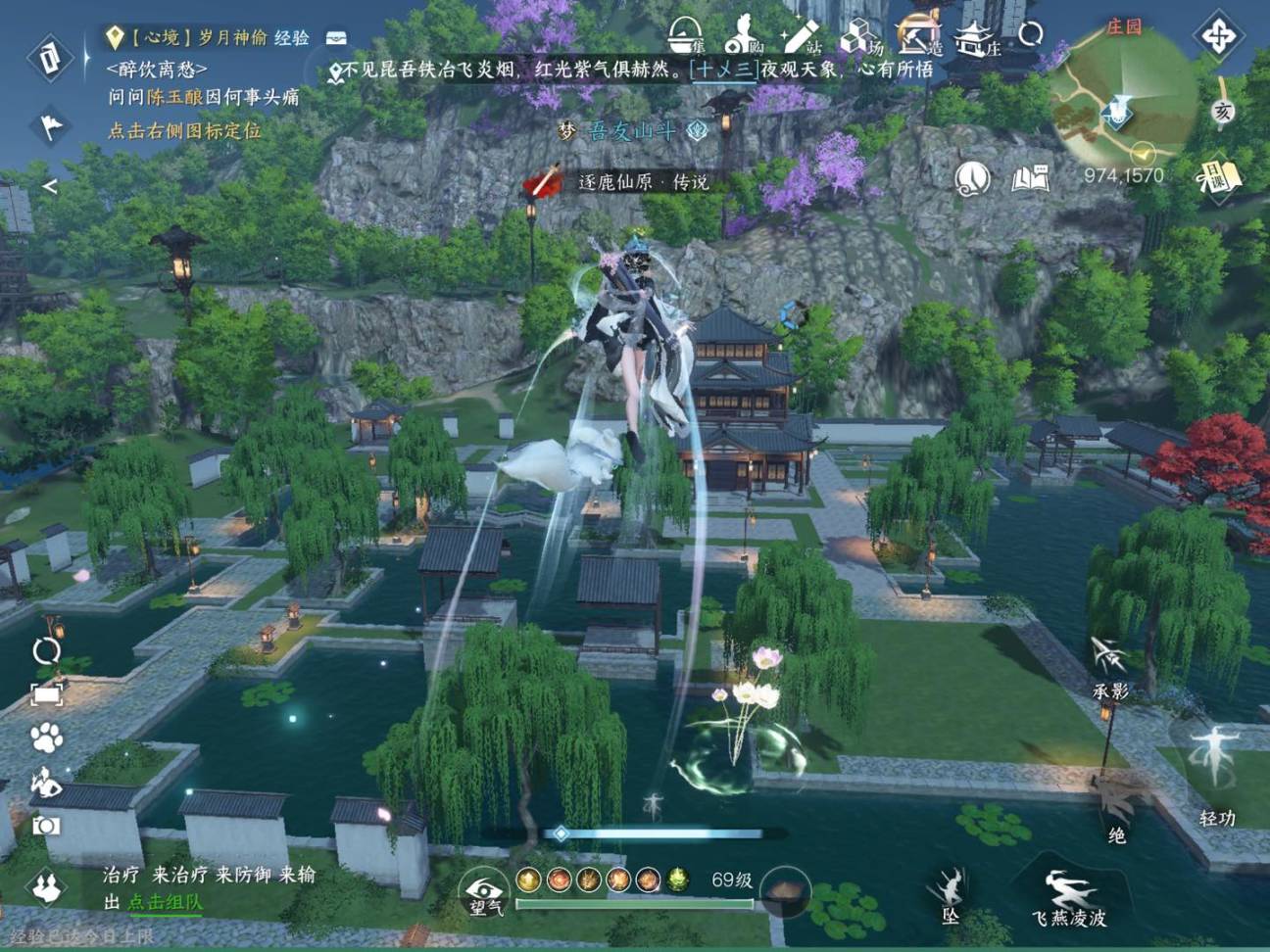Viewport: 1270px width, 952px height.
Task: Click the 点击组队 team-up link
Action: pyautogui.click(x=167, y=903)
